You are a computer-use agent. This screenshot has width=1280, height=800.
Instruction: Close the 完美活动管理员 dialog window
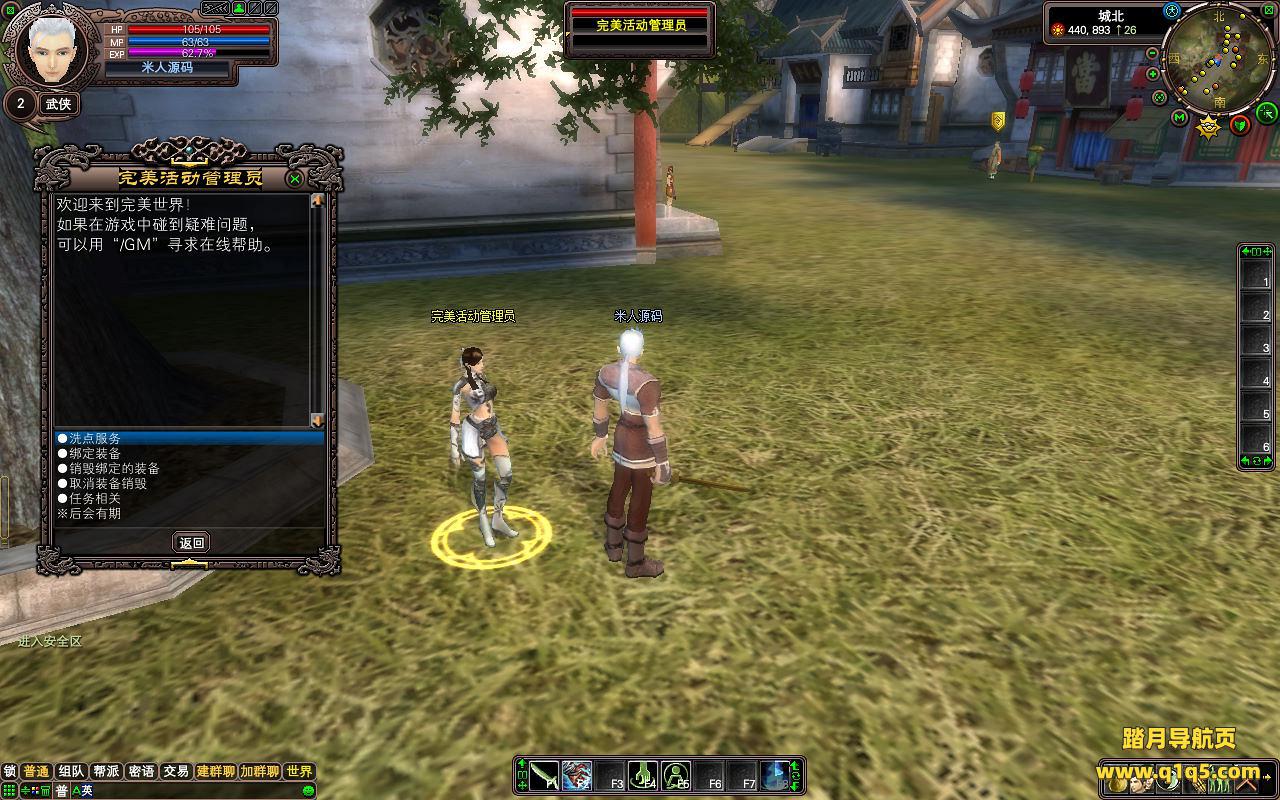pyautogui.click(x=295, y=179)
